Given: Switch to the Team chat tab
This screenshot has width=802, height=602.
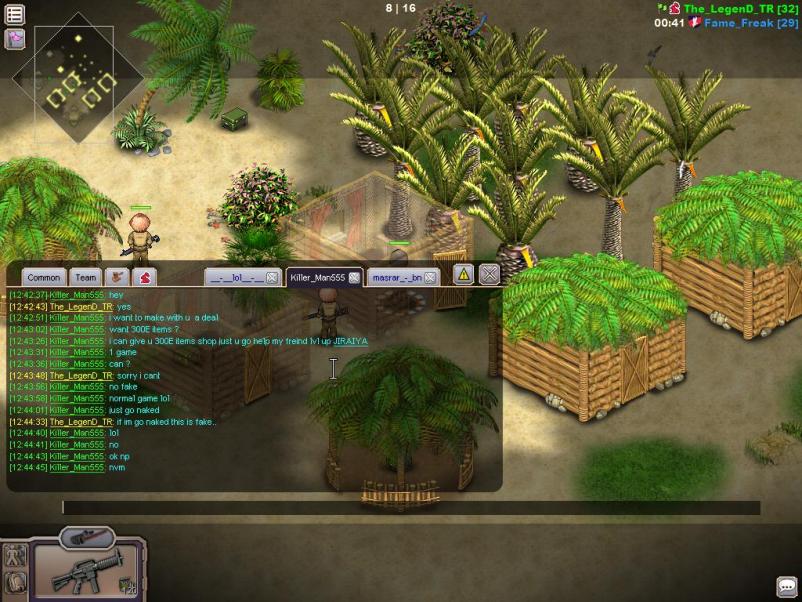Looking at the screenshot, I should pos(86,277).
